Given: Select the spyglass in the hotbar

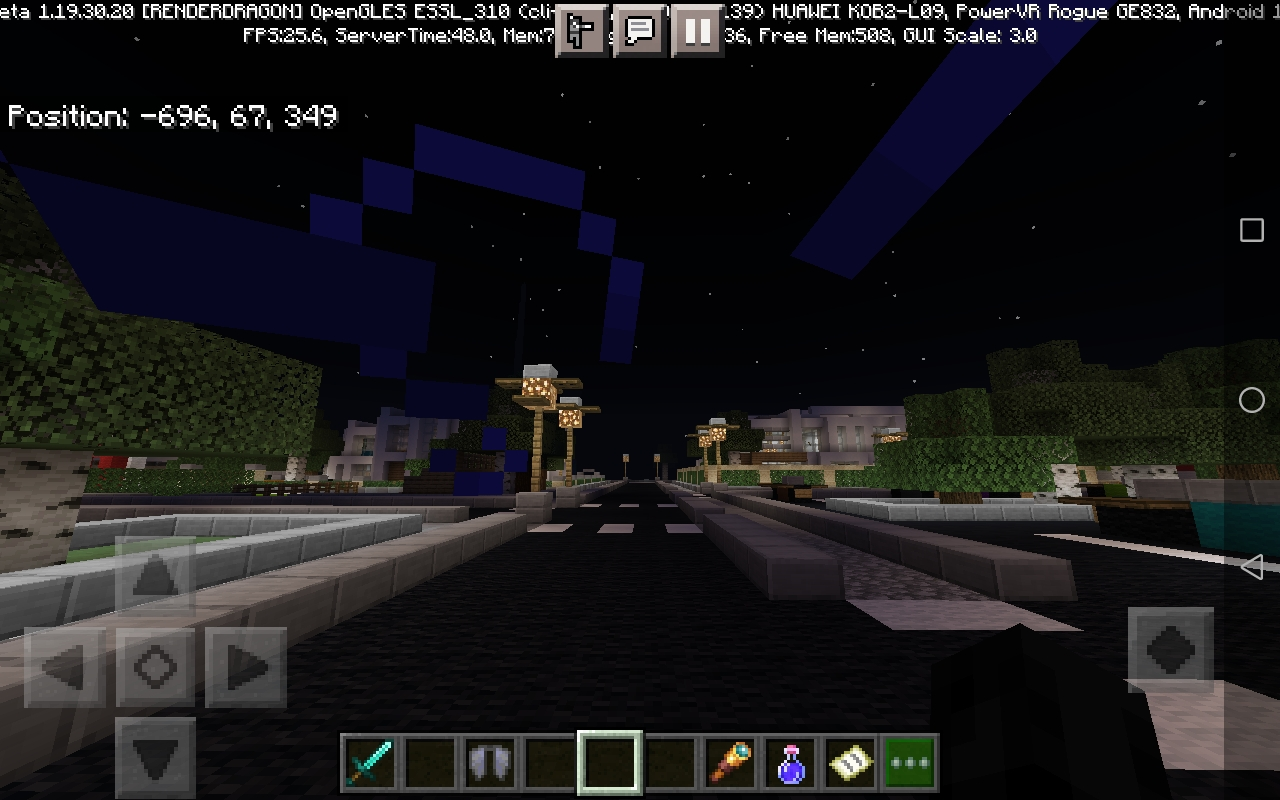Looking at the screenshot, I should (x=729, y=761).
